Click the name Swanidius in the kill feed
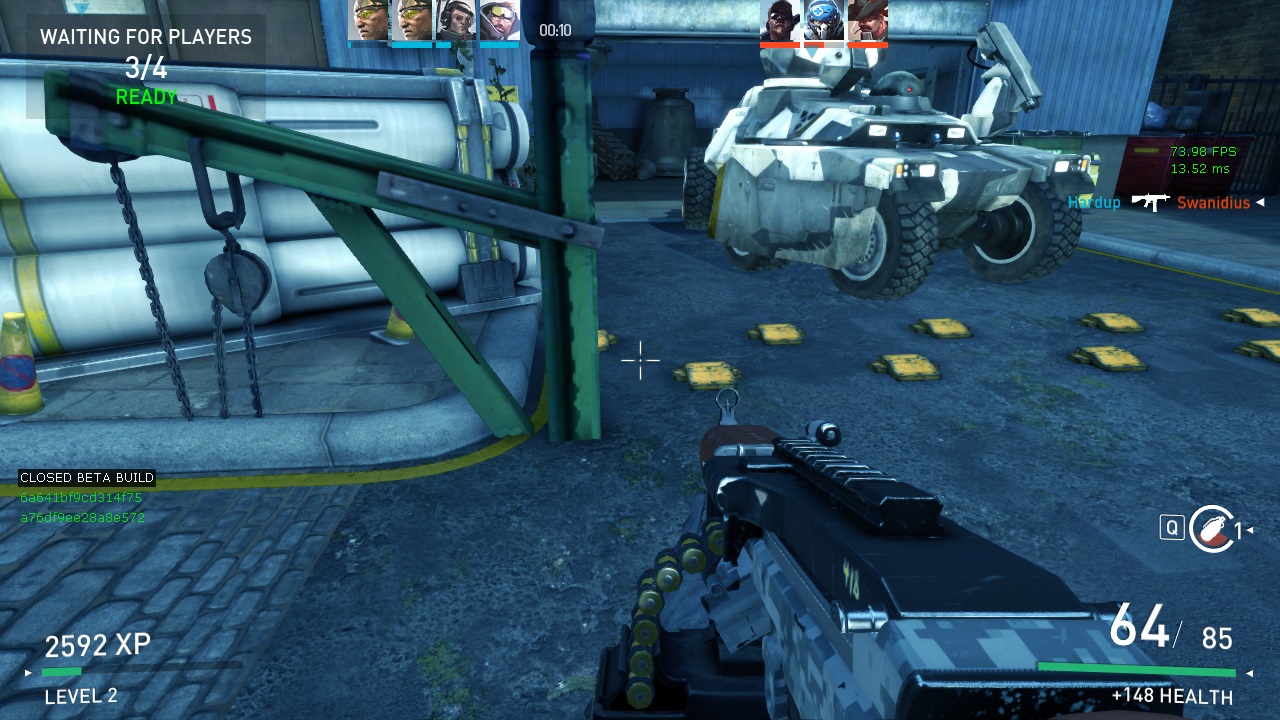The image size is (1280, 720). point(1214,203)
